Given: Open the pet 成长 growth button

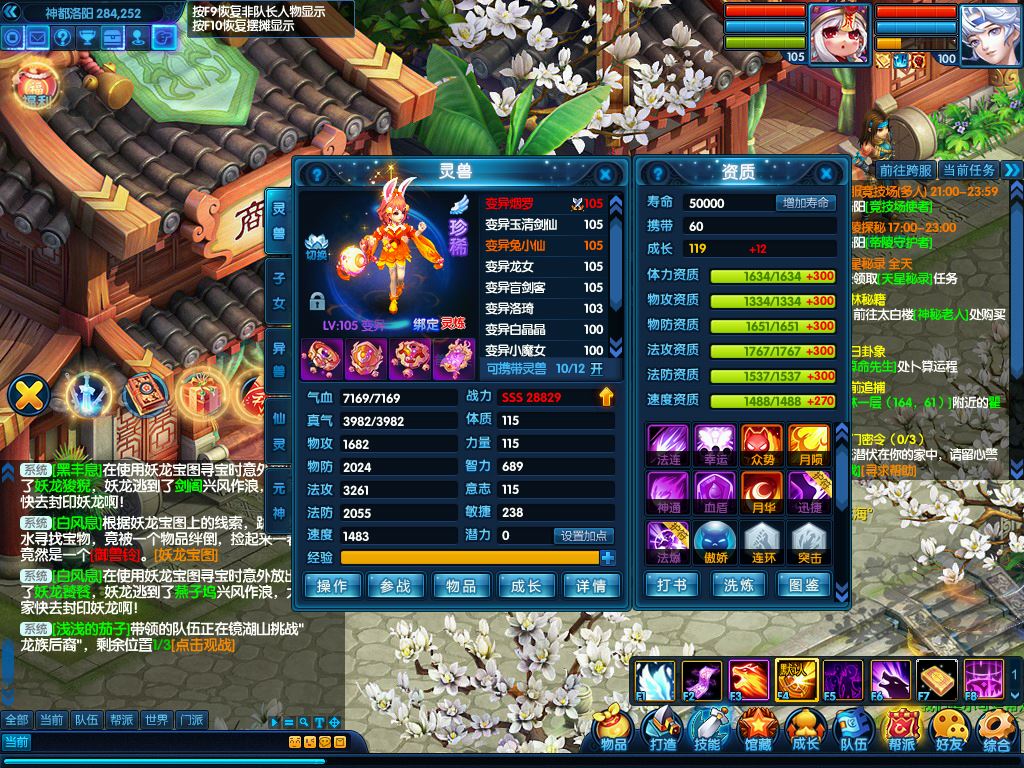Looking at the screenshot, I should (525, 586).
